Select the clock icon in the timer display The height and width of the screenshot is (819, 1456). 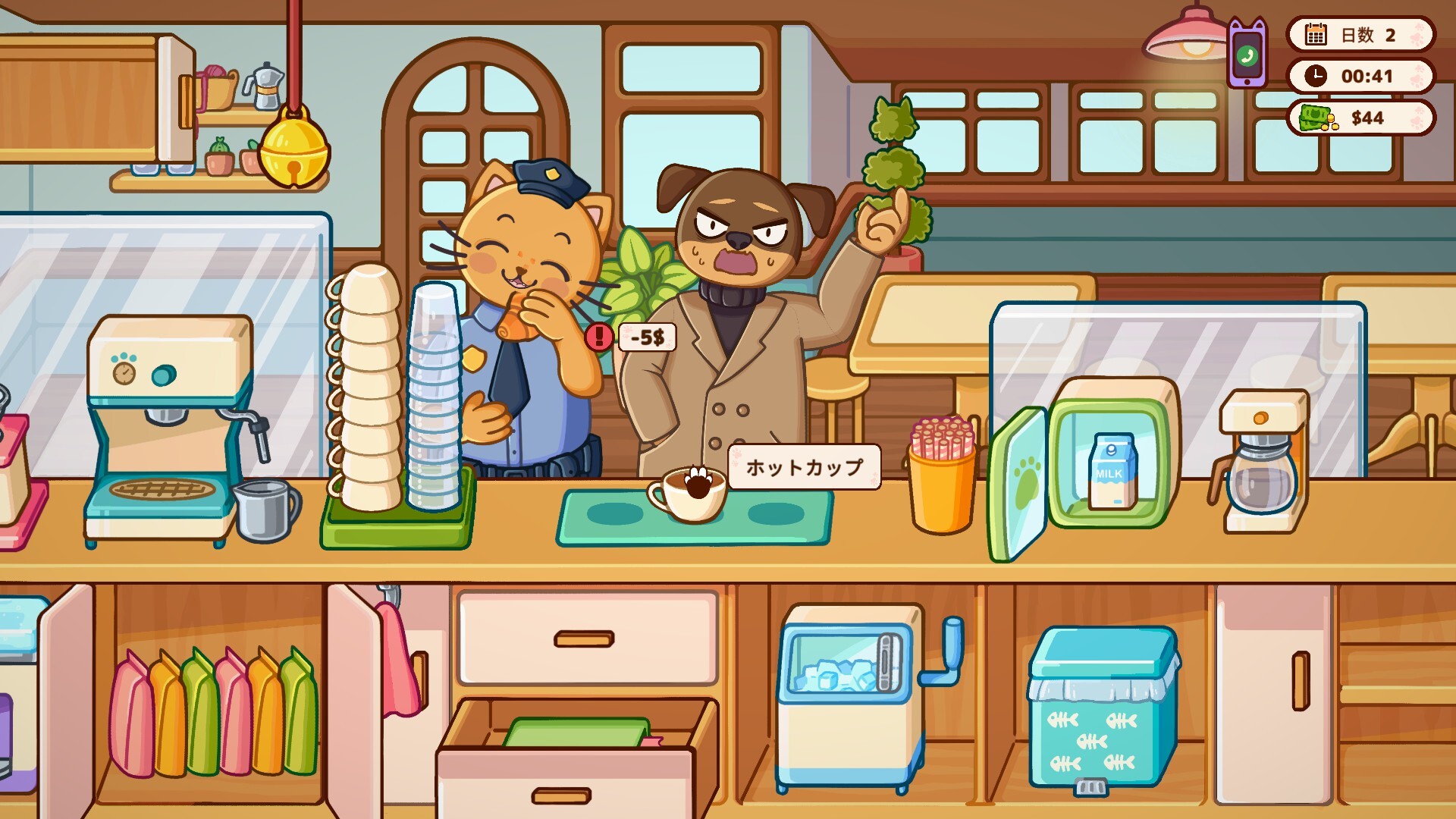pos(1317,76)
